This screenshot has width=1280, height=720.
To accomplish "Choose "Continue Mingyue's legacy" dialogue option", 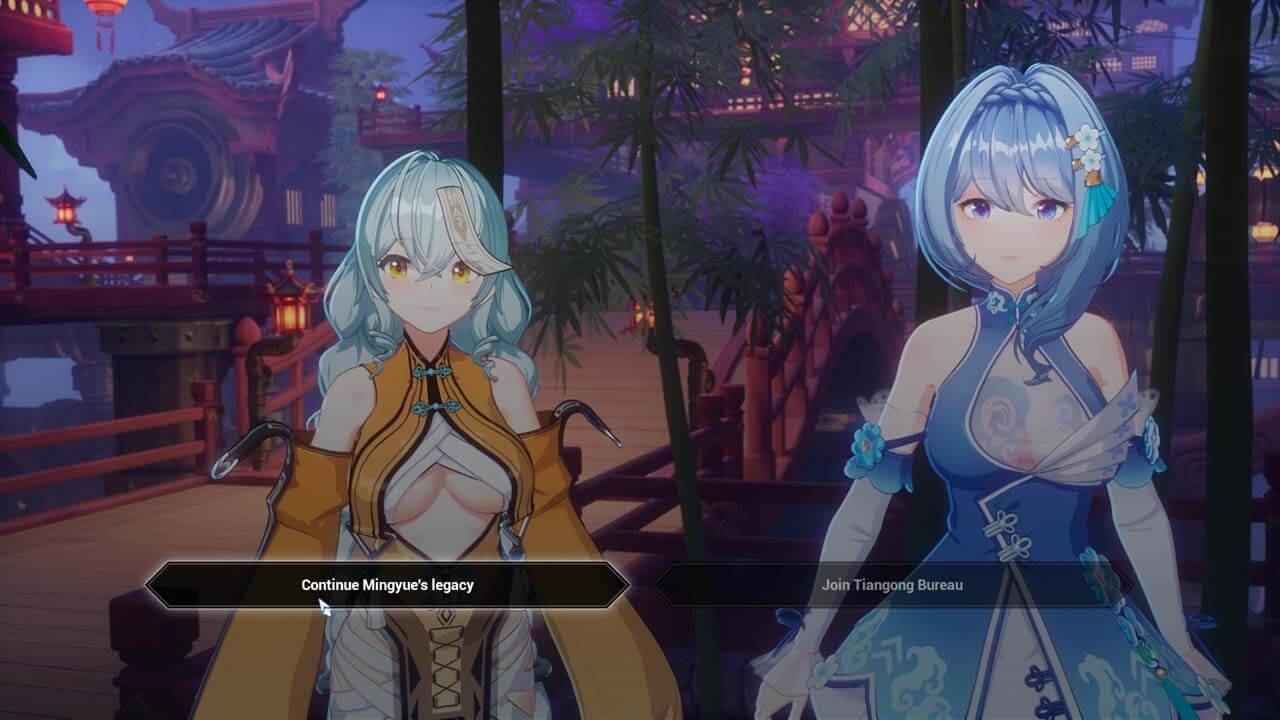I will (x=387, y=585).
